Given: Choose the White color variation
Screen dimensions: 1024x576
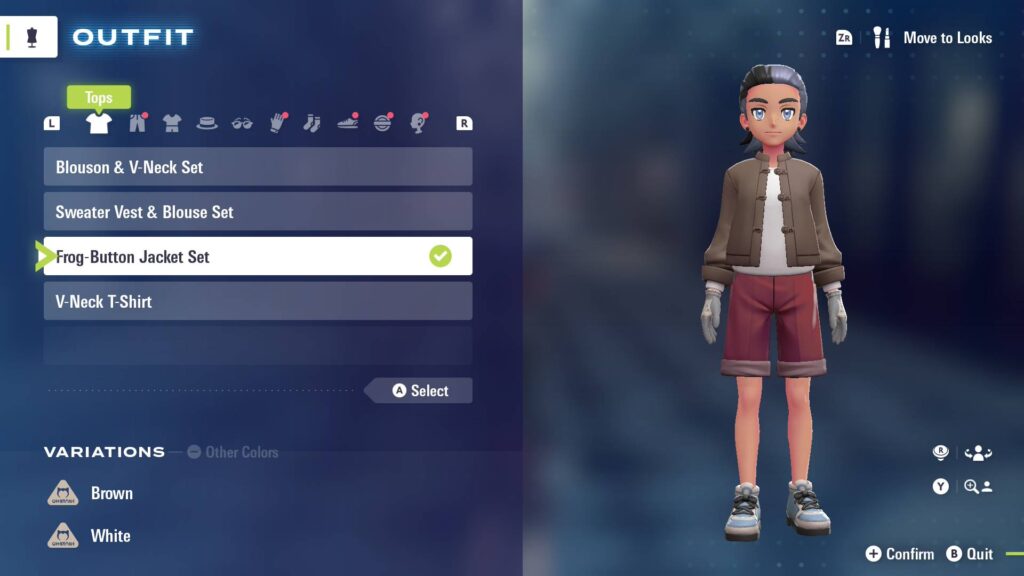Looking at the screenshot, I should pyautogui.click(x=110, y=536).
